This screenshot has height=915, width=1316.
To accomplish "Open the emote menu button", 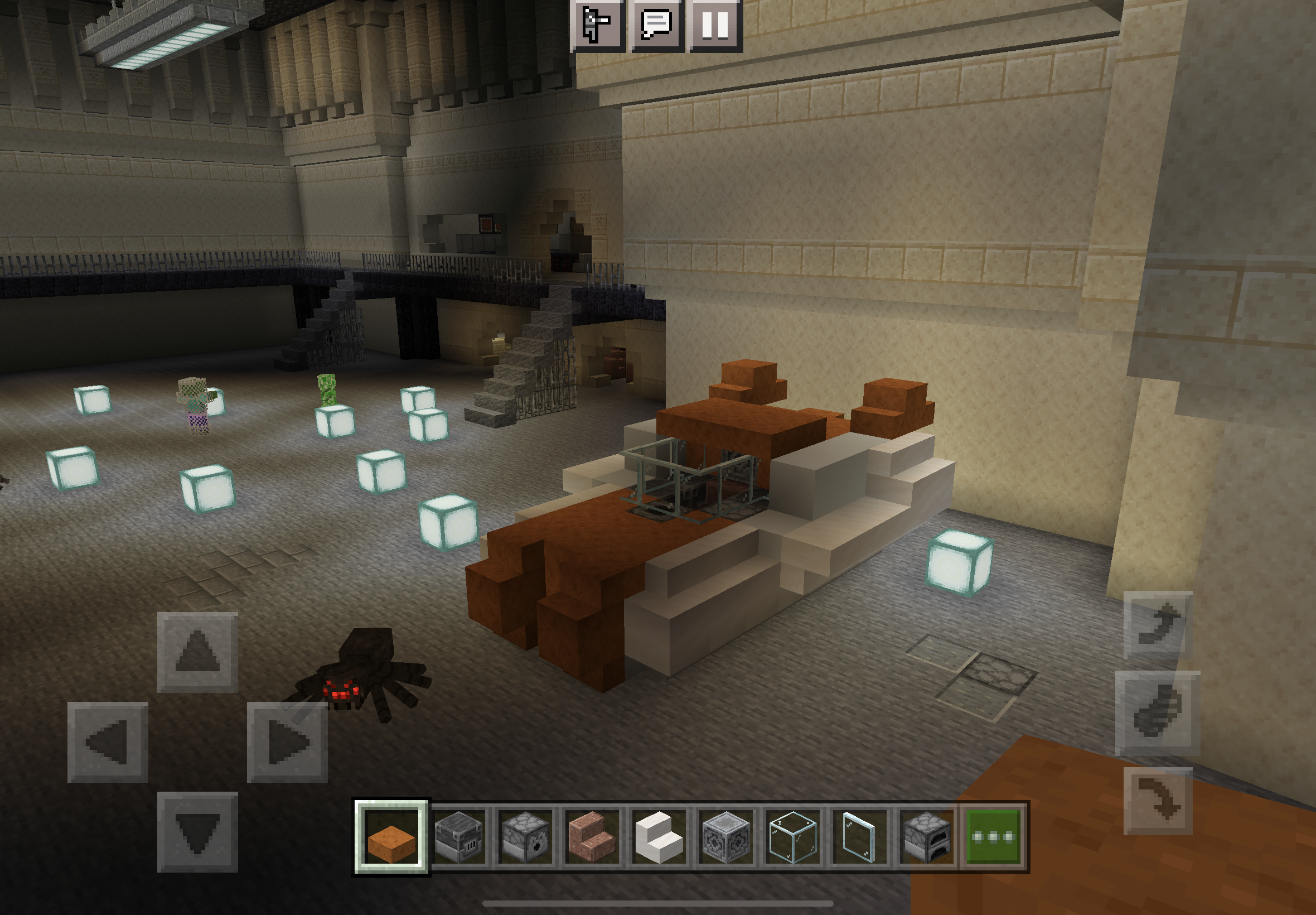I will click(x=598, y=25).
